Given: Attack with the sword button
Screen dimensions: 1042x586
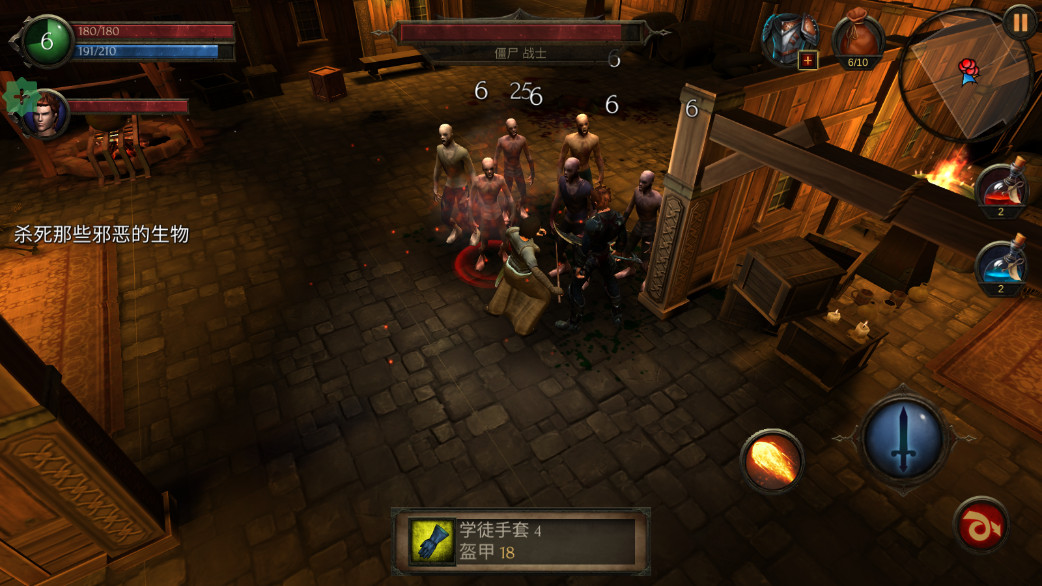Looking at the screenshot, I should coord(905,437).
